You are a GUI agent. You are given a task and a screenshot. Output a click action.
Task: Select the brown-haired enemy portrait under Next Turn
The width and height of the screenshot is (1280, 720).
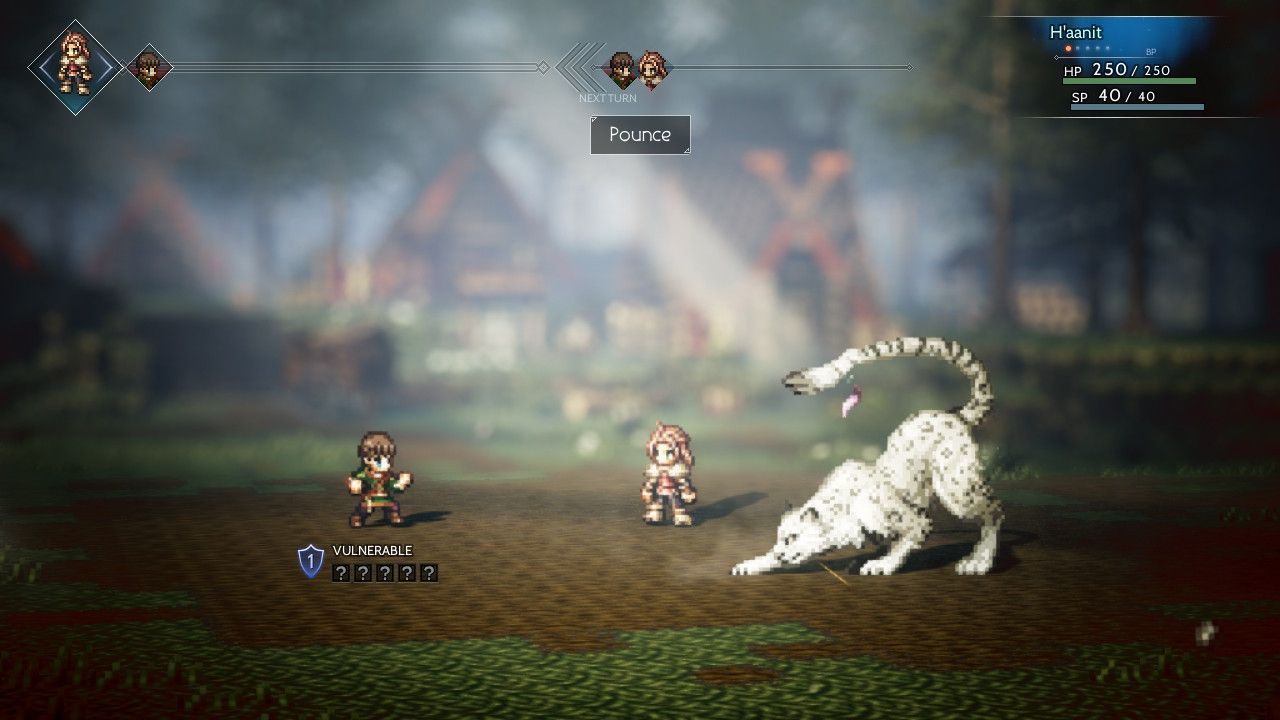point(622,68)
